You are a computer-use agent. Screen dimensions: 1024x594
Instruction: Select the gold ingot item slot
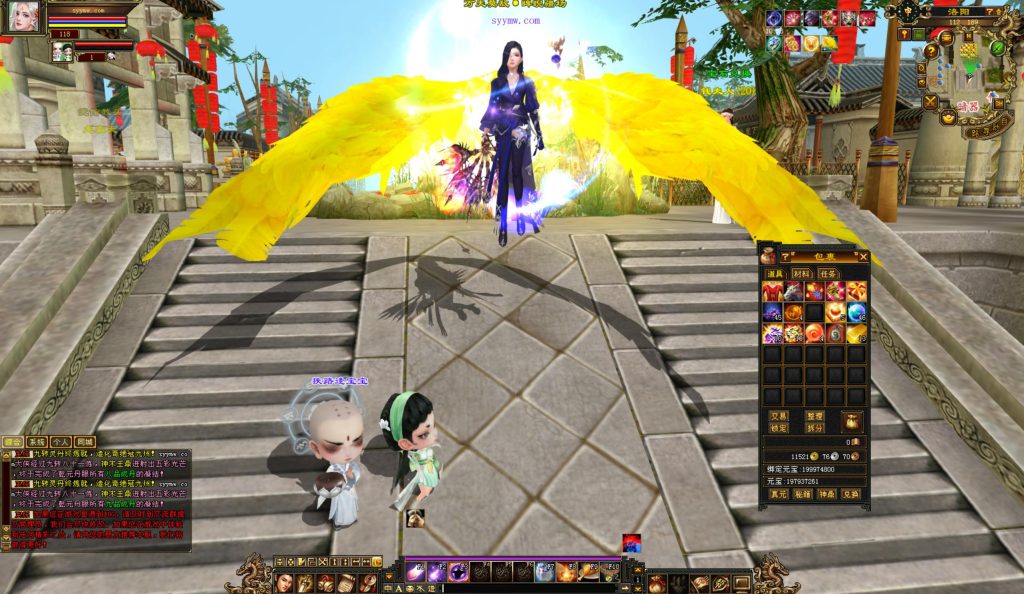coord(856,333)
